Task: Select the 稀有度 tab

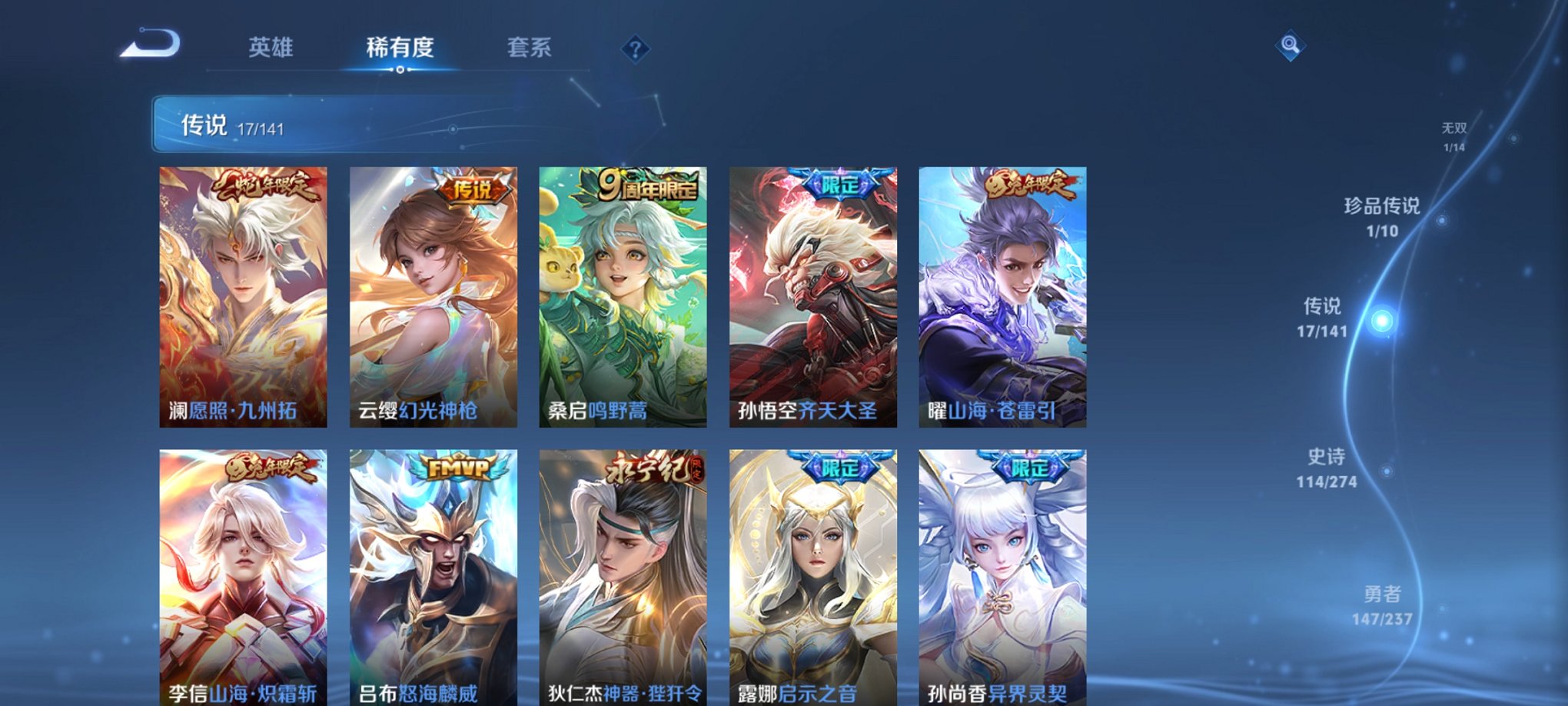Action: pyautogui.click(x=399, y=48)
